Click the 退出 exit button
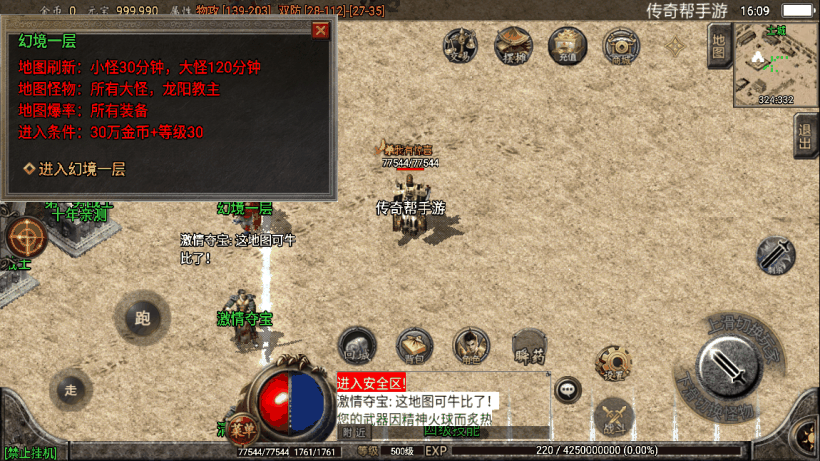 pos(805,135)
